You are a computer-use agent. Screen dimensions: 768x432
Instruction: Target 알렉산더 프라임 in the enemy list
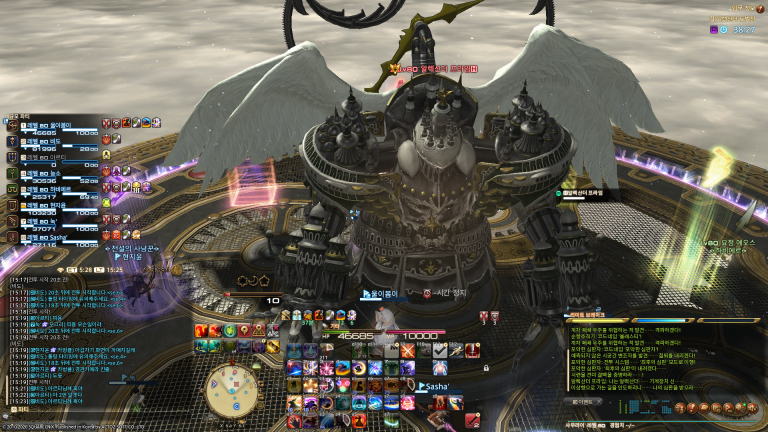coord(588,194)
